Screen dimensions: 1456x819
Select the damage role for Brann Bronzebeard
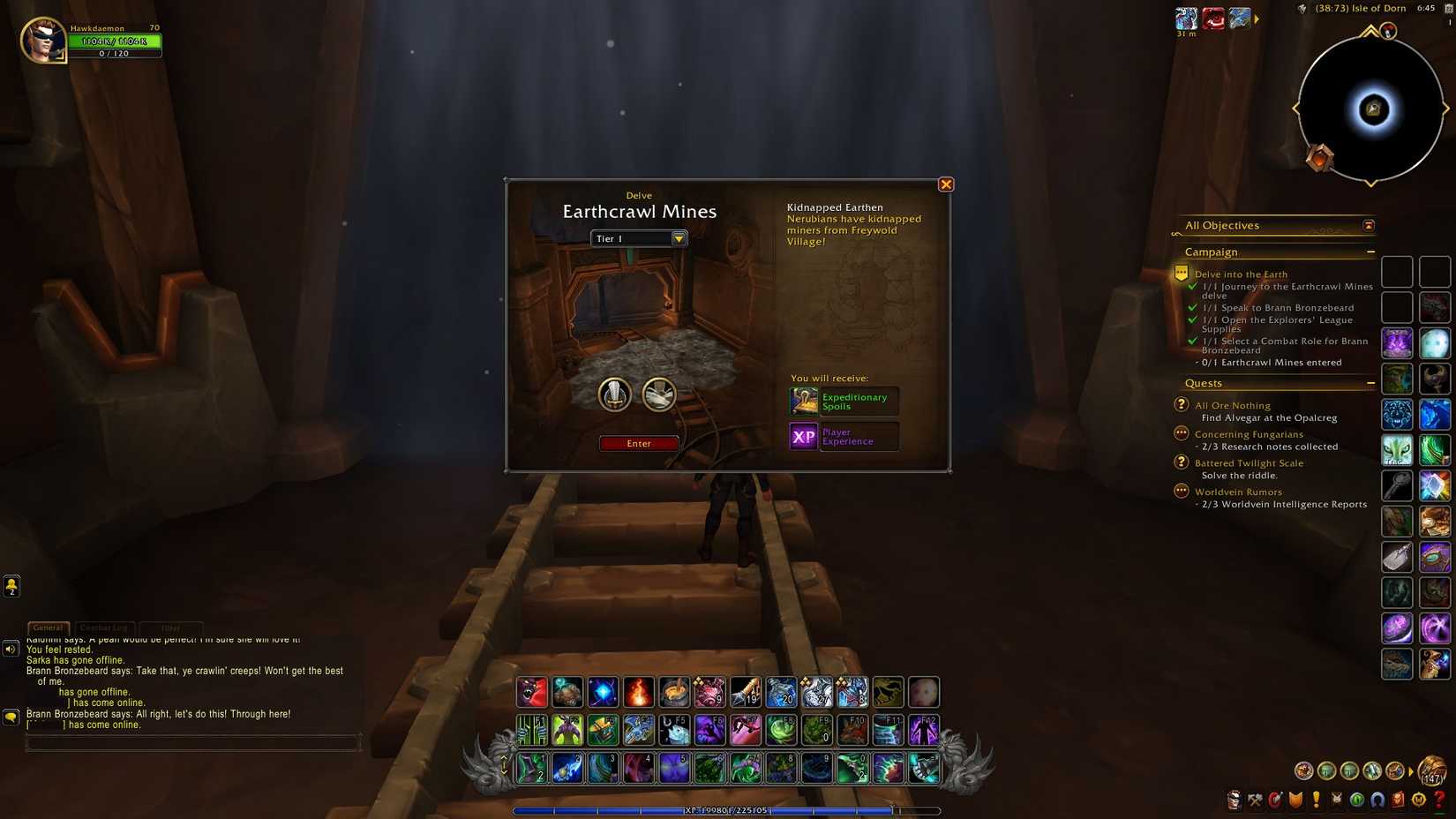click(615, 394)
